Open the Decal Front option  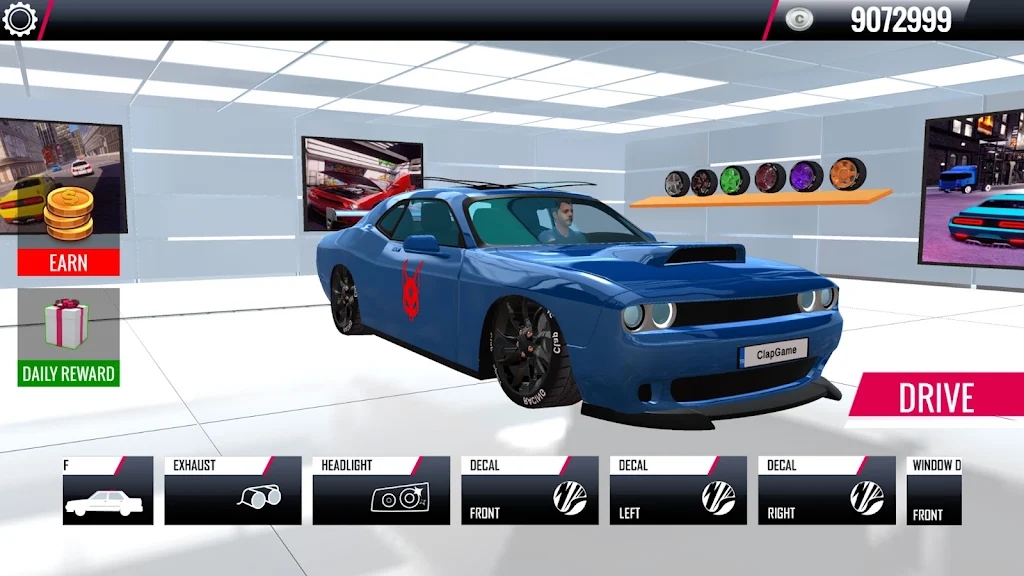click(x=529, y=490)
